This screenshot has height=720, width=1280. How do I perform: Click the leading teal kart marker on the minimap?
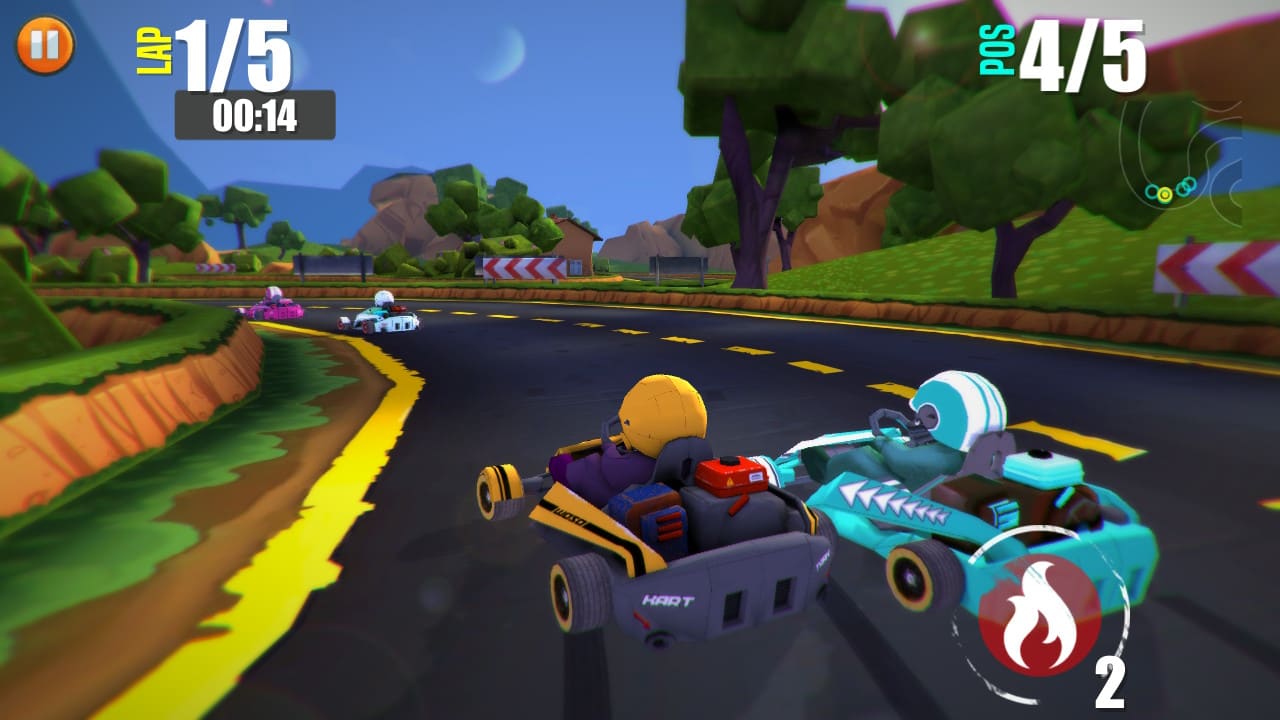1191,183
